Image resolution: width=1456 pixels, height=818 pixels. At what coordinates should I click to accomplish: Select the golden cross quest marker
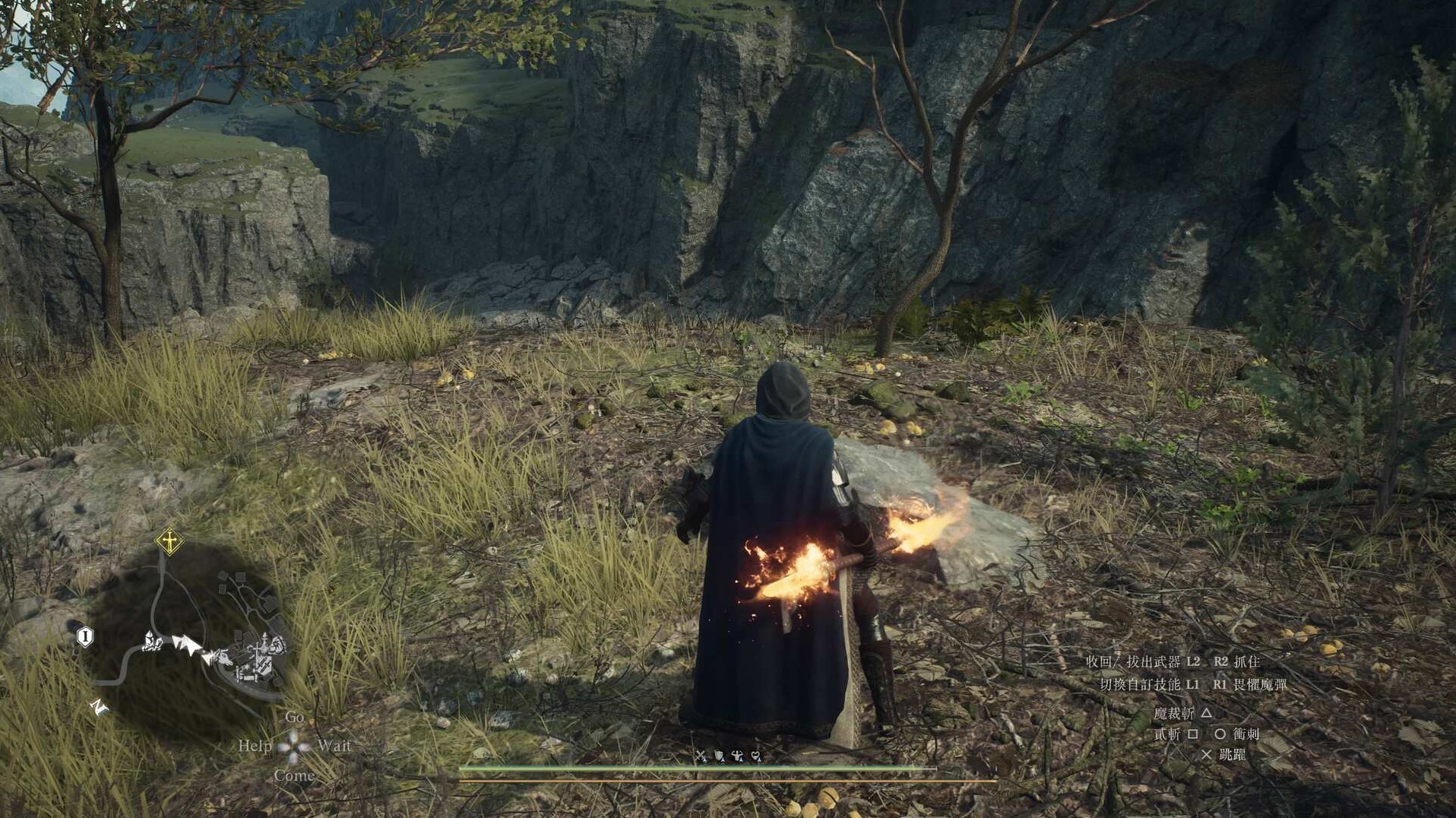click(x=169, y=542)
